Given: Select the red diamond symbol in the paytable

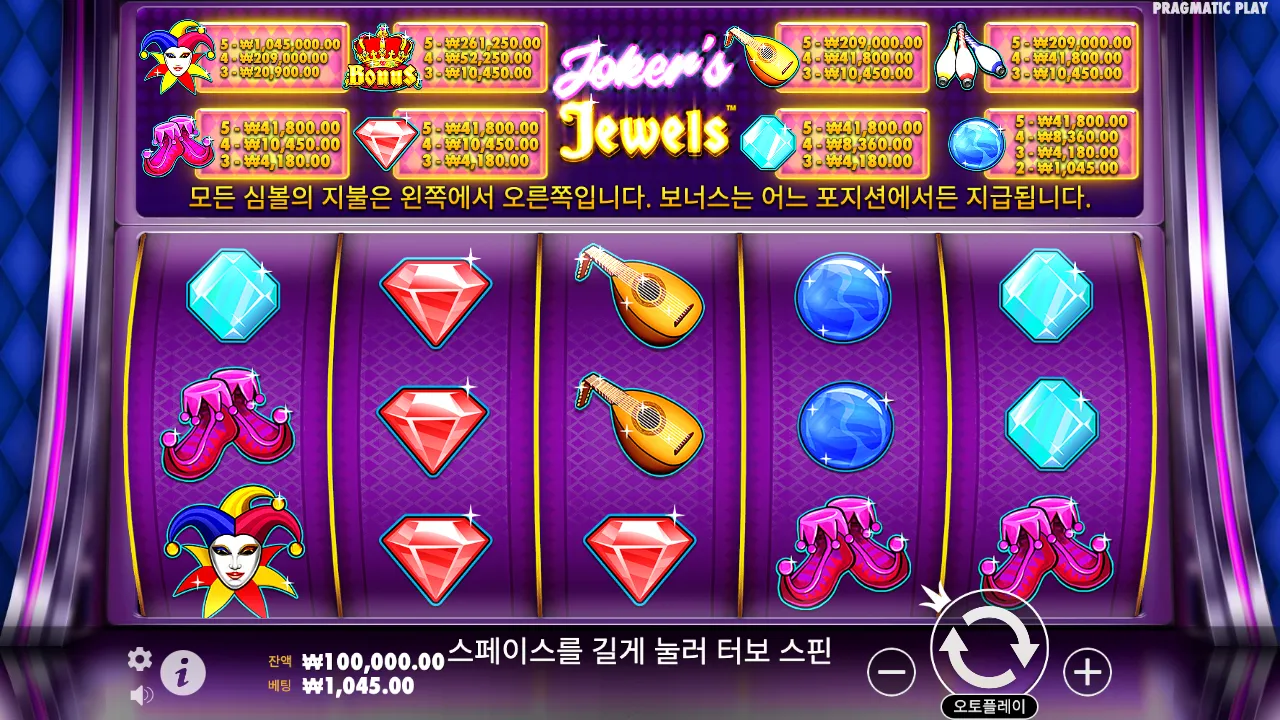Looking at the screenshot, I should click(385, 143).
